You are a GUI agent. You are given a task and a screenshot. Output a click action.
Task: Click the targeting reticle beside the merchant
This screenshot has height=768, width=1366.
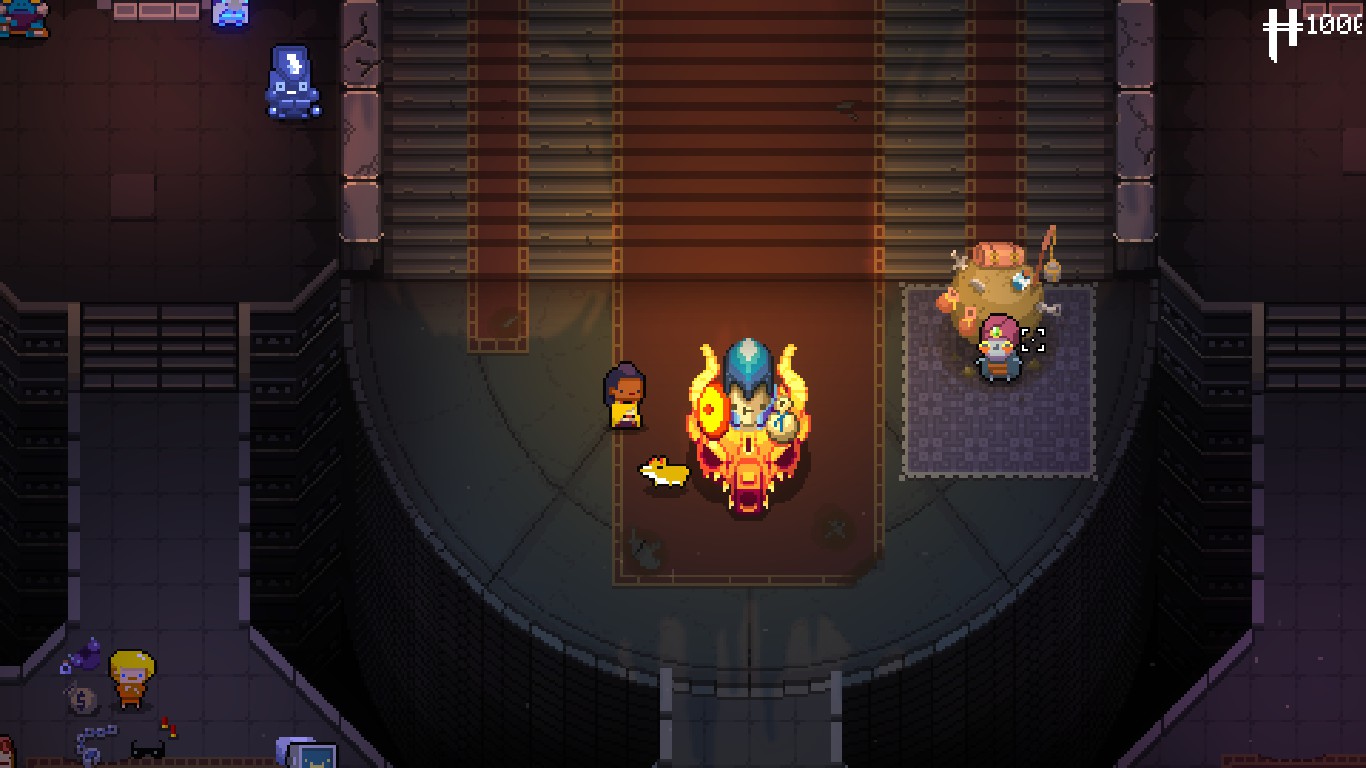(1033, 340)
